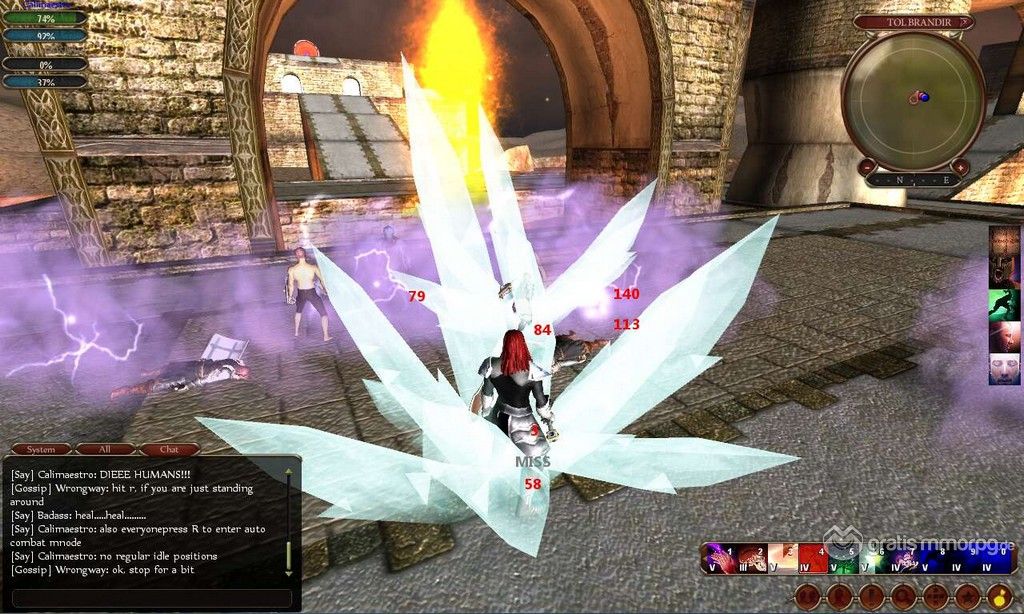
Task: Click the yellow glowing round menu button
Action: 999,596
